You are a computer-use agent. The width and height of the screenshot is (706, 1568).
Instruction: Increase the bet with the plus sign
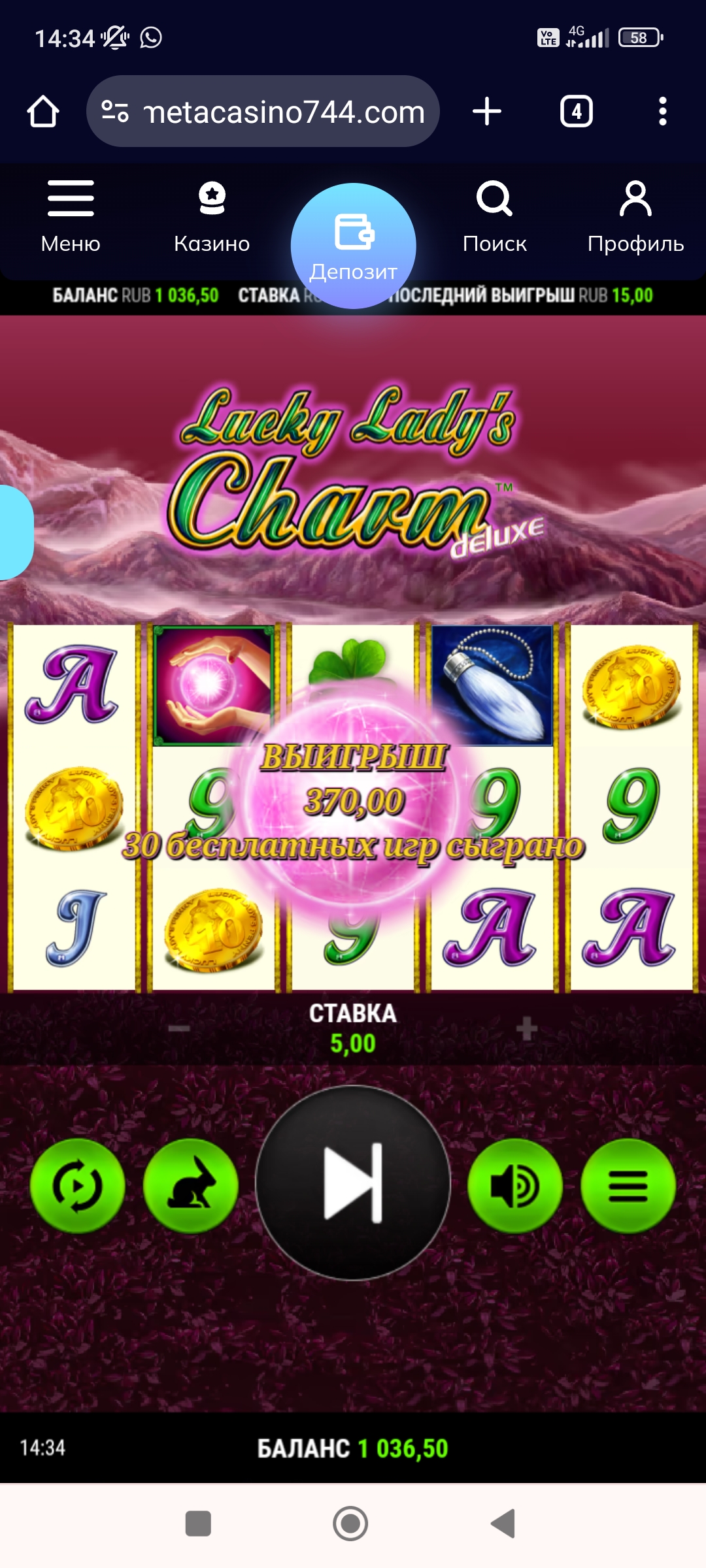pos(526,1029)
